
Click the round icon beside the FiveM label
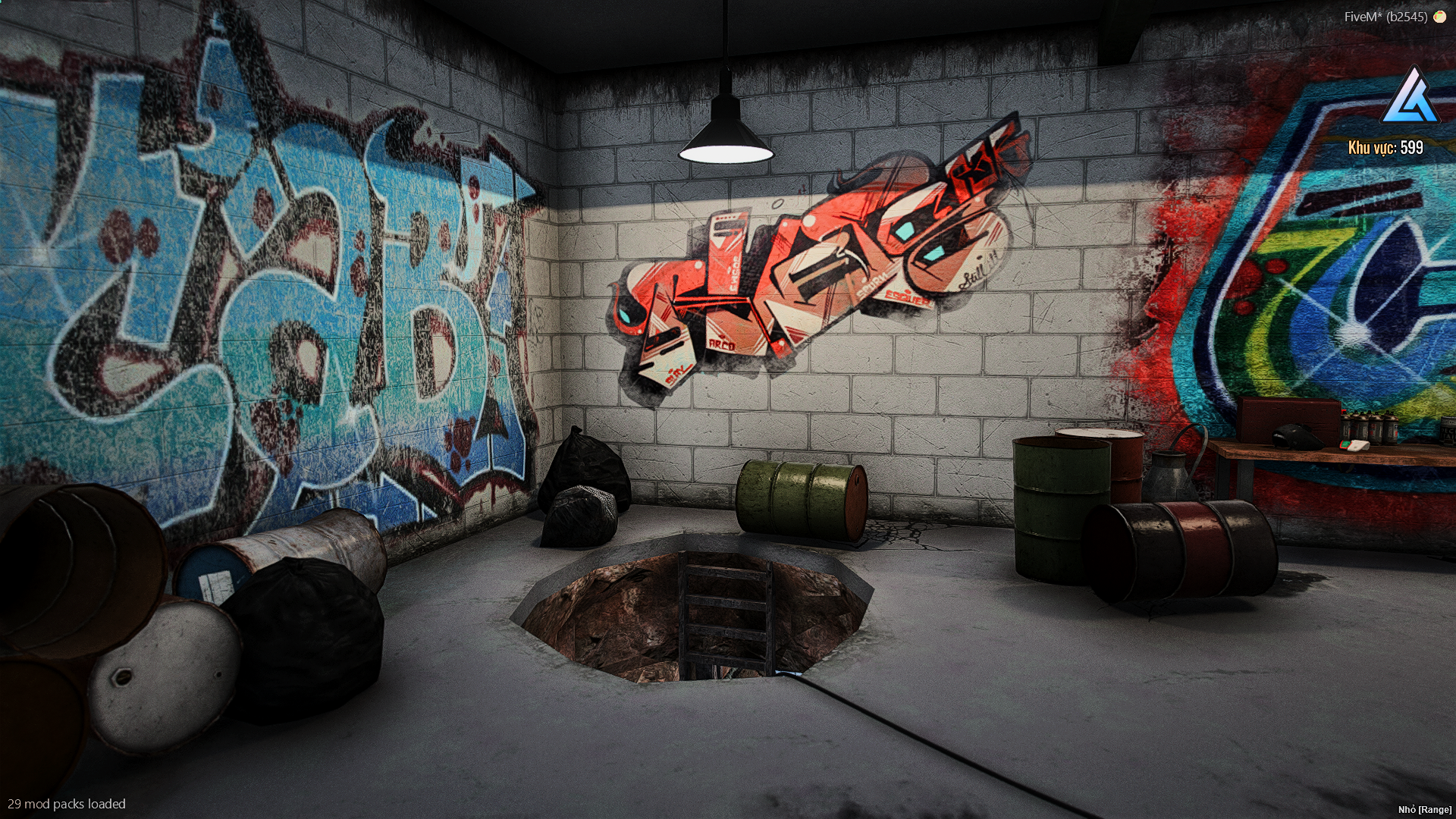(x=1439, y=17)
